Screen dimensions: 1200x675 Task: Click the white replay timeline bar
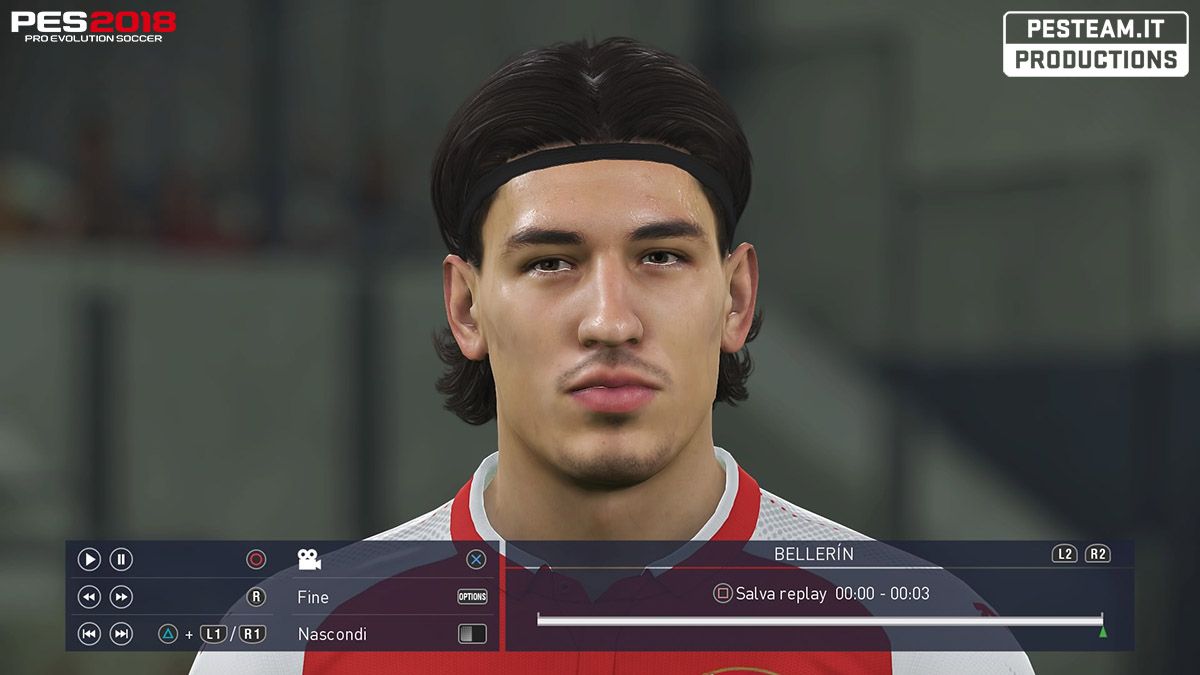(x=819, y=620)
